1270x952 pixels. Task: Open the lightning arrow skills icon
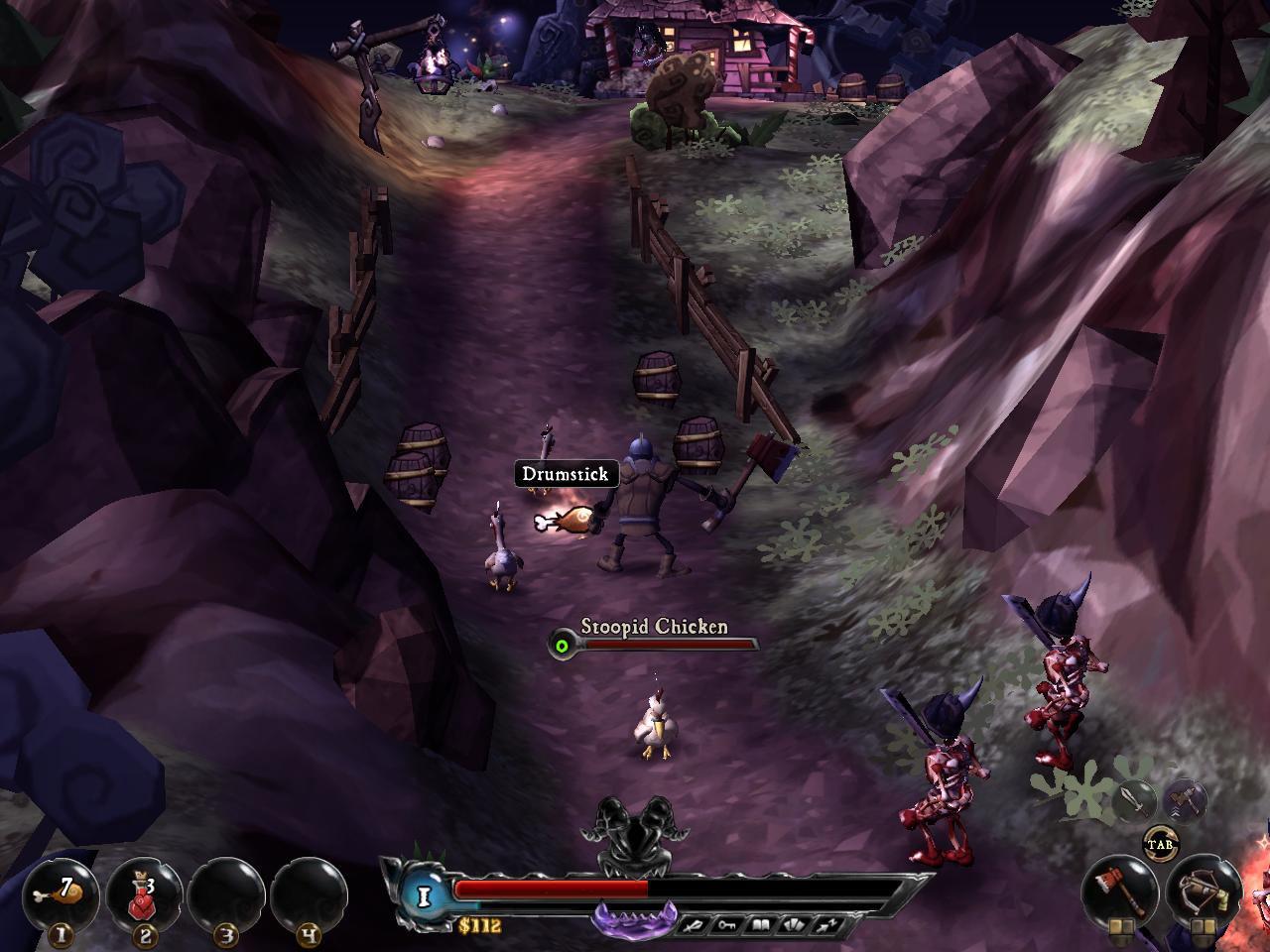825,926
